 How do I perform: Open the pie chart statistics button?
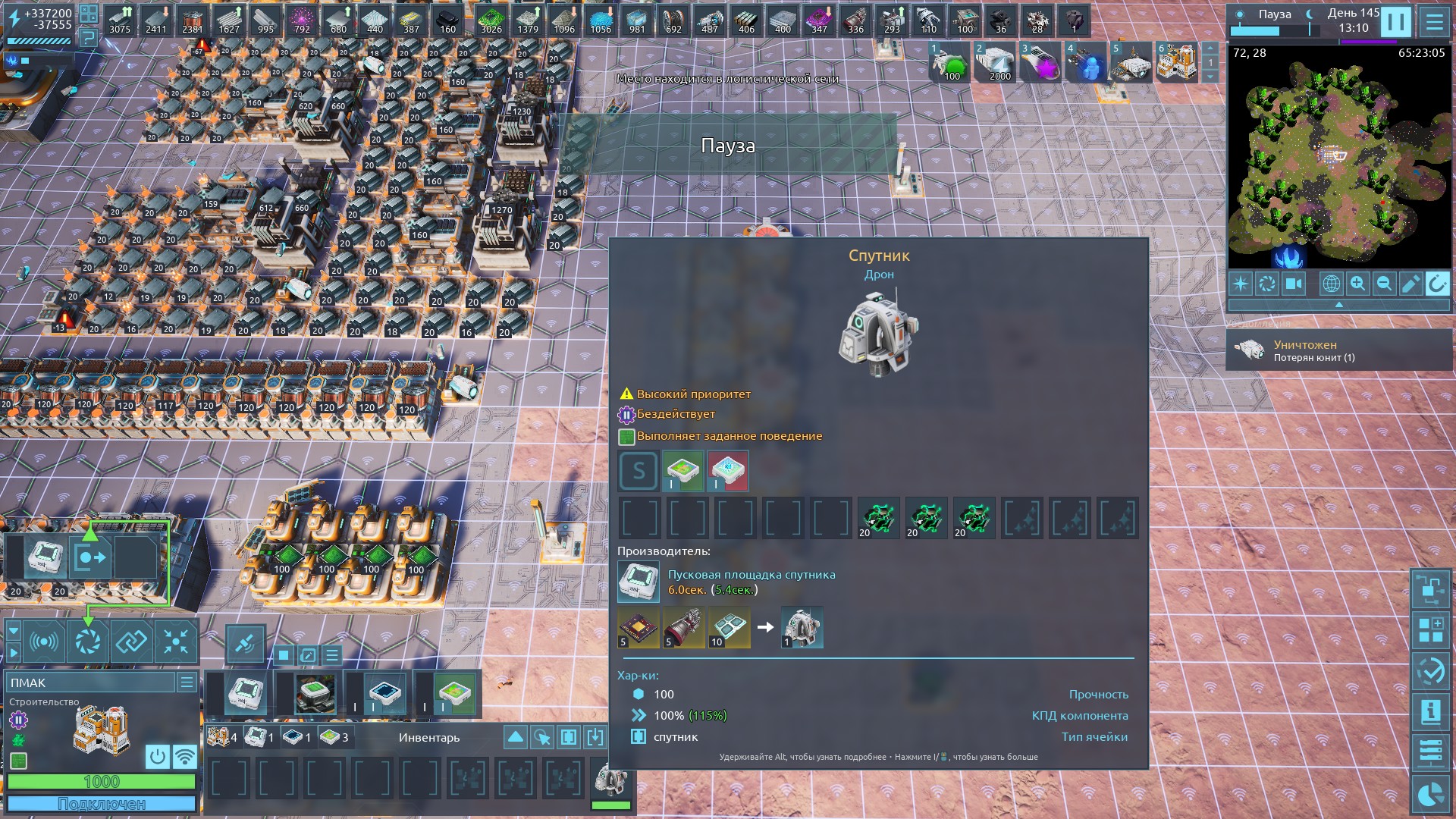point(1431,794)
